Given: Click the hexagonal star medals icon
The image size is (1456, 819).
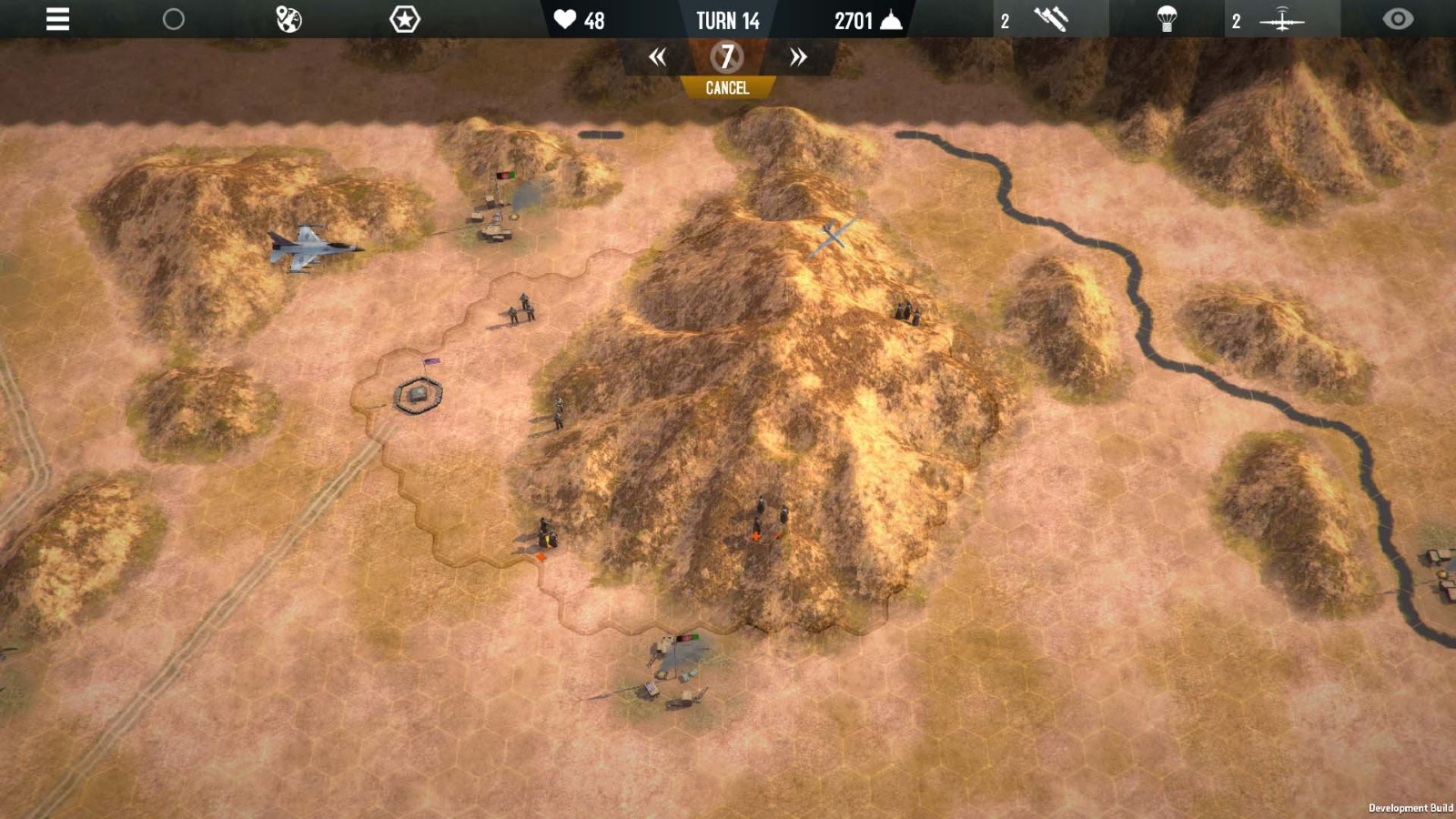Looking at the screenshot, I should click(403, 18).
